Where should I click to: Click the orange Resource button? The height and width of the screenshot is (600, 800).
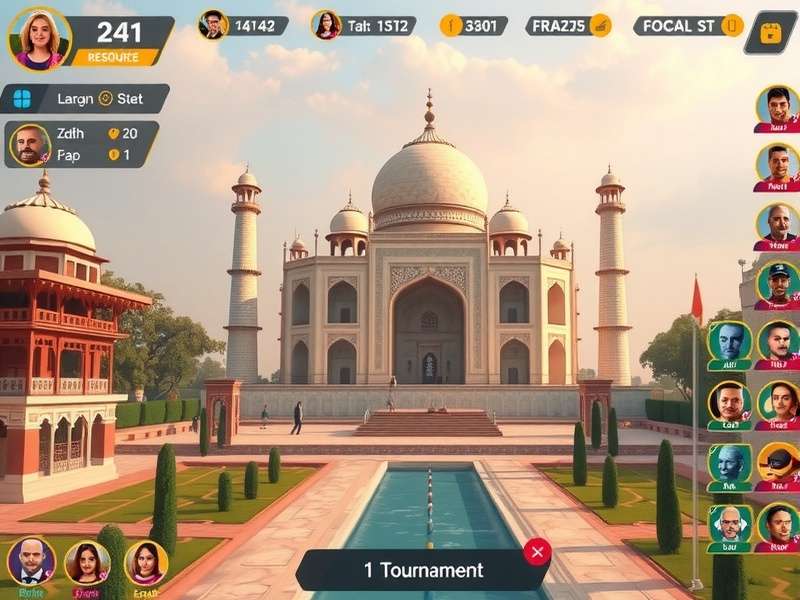click(113, 57)
